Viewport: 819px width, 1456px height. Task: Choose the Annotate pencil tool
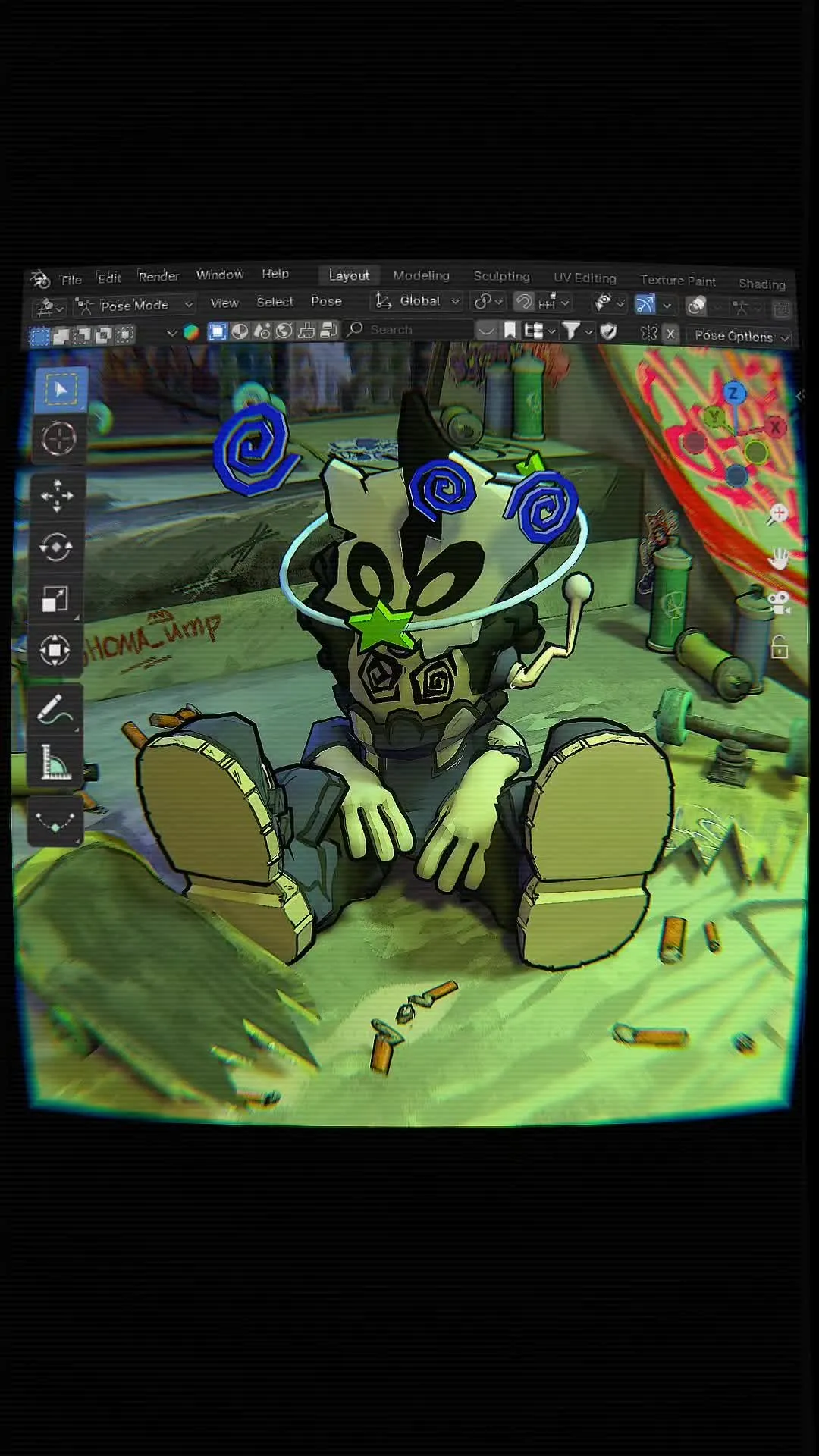(55, 711)
